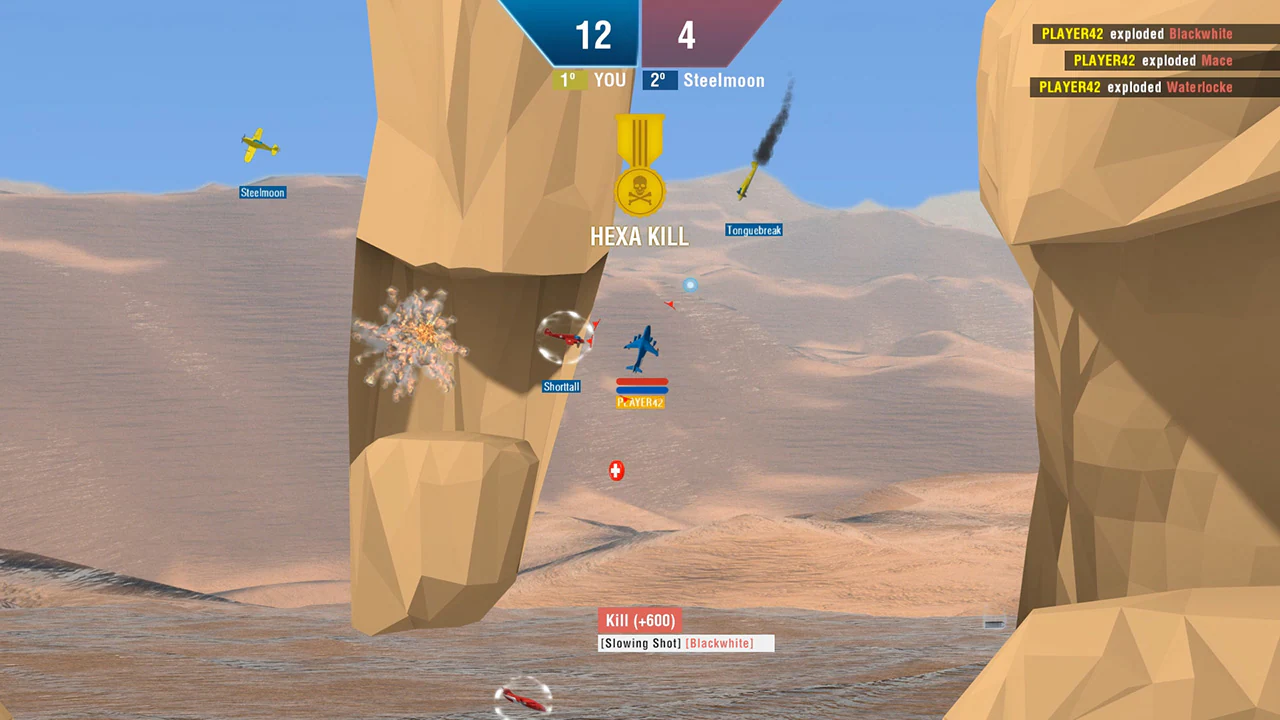Click the Tonguebreak name label
The image size is (1280, 720).
coord(753,229)
